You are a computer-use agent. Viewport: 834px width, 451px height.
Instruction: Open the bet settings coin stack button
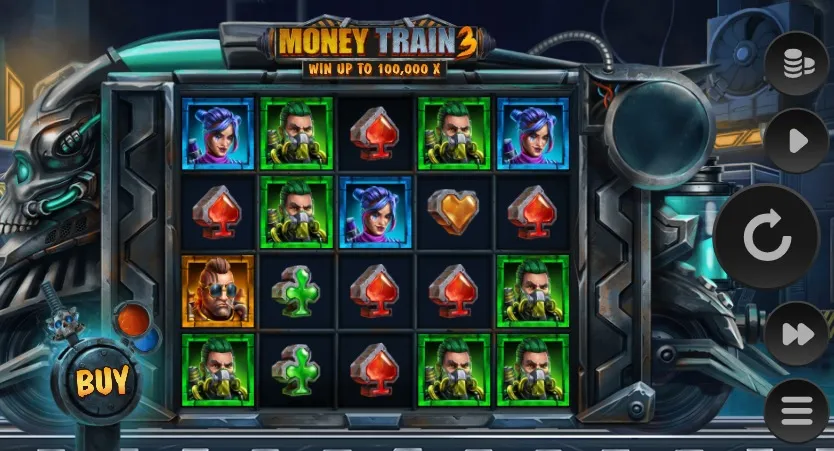pos(796,64)
